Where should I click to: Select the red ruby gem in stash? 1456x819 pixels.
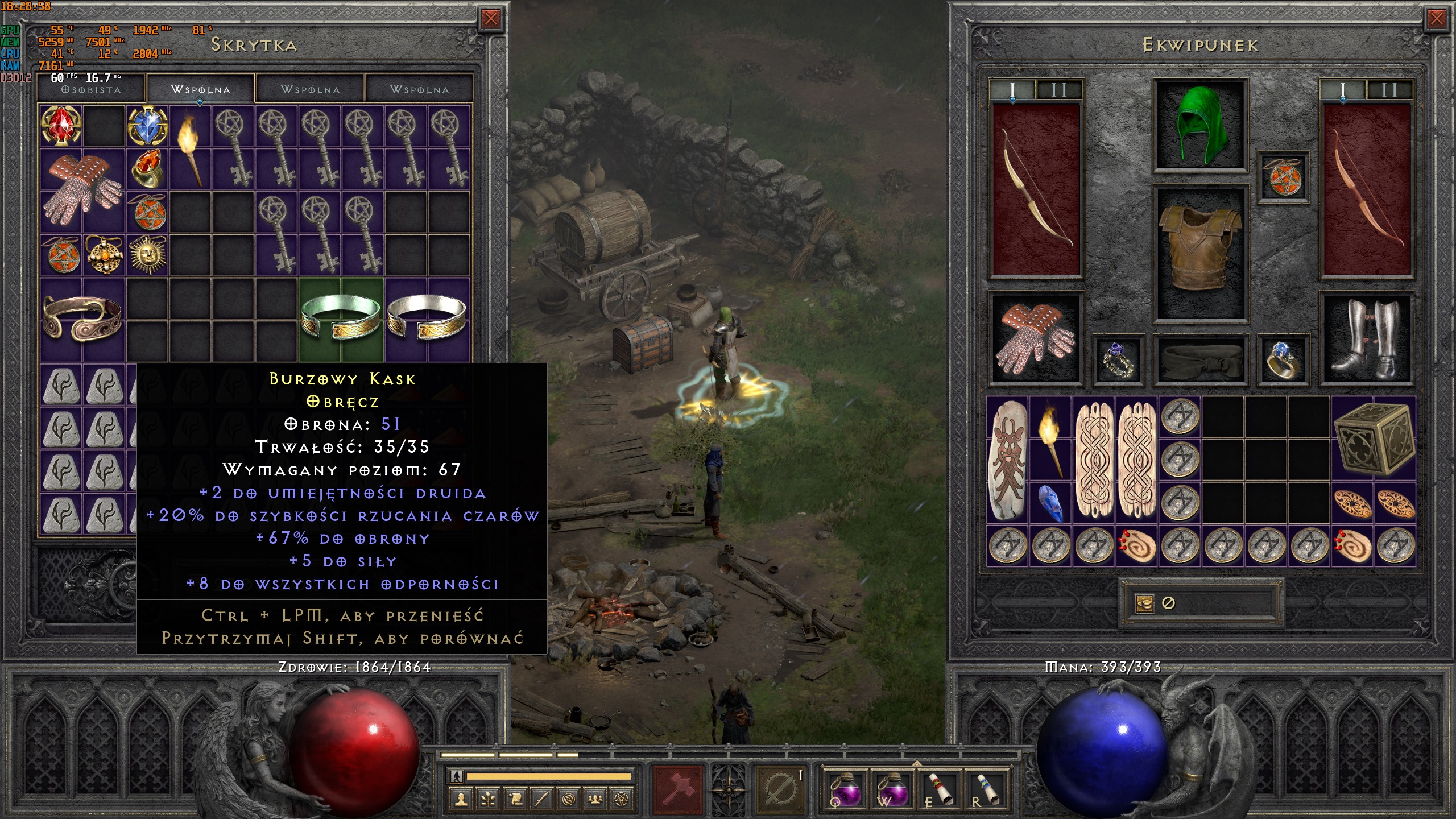pyautogui.click(x=61, y=126)
